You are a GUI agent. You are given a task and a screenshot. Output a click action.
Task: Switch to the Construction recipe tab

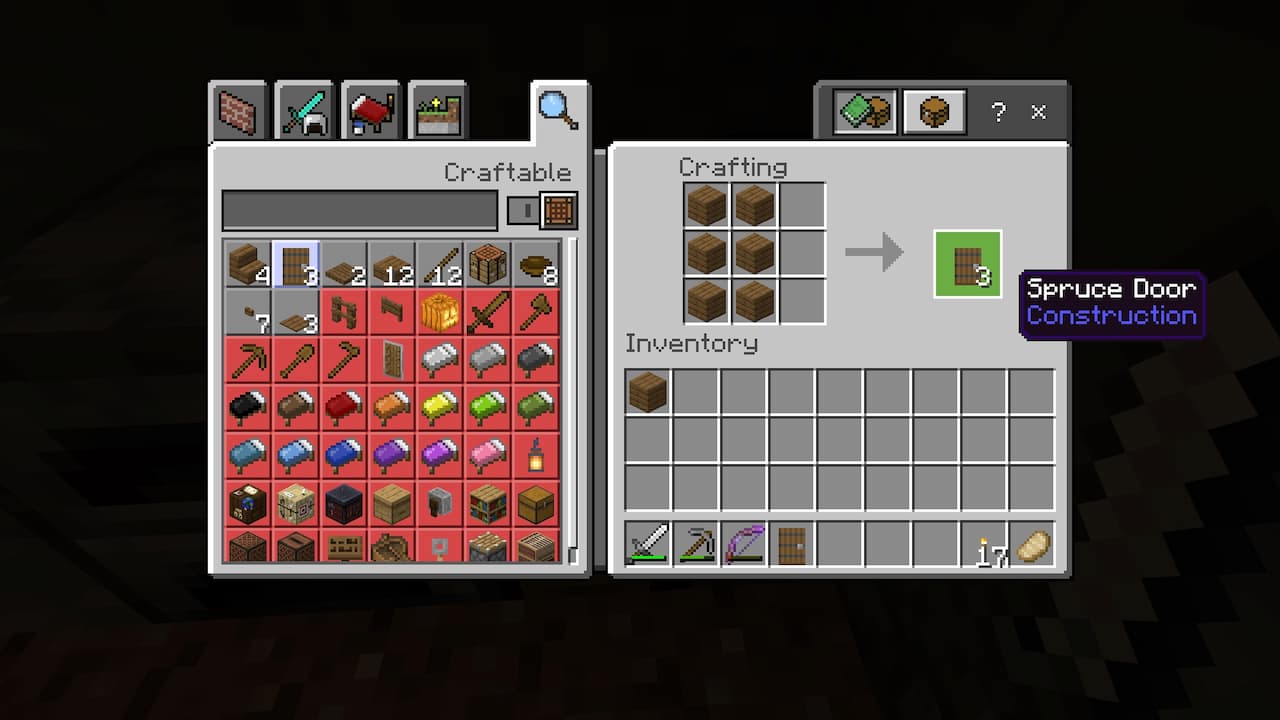[x=238, y=110]
